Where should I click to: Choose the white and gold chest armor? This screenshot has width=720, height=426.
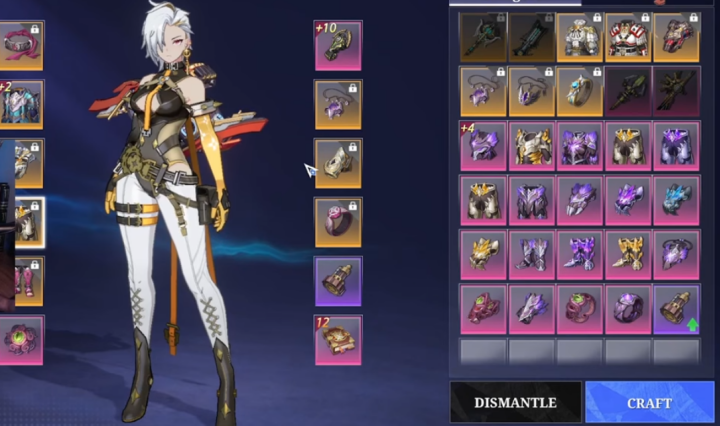pos(580,38)
